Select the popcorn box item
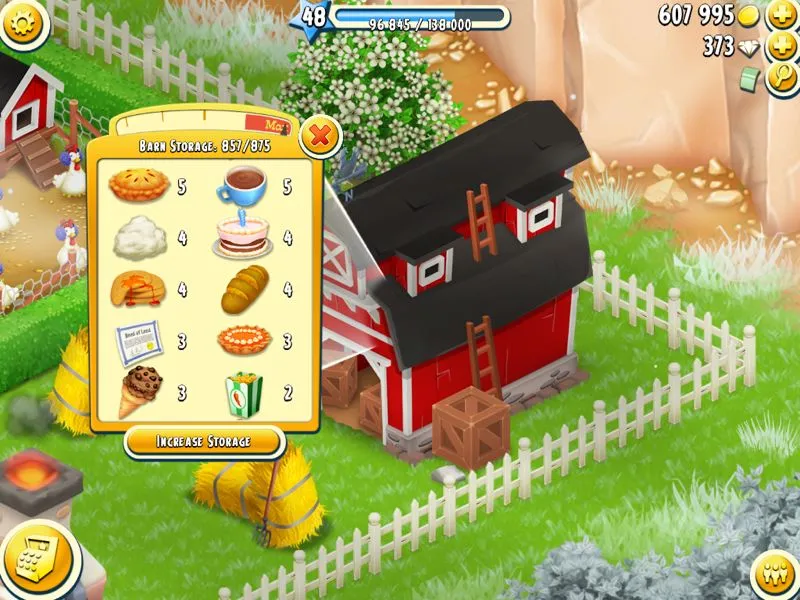 (x=243, y=392)
